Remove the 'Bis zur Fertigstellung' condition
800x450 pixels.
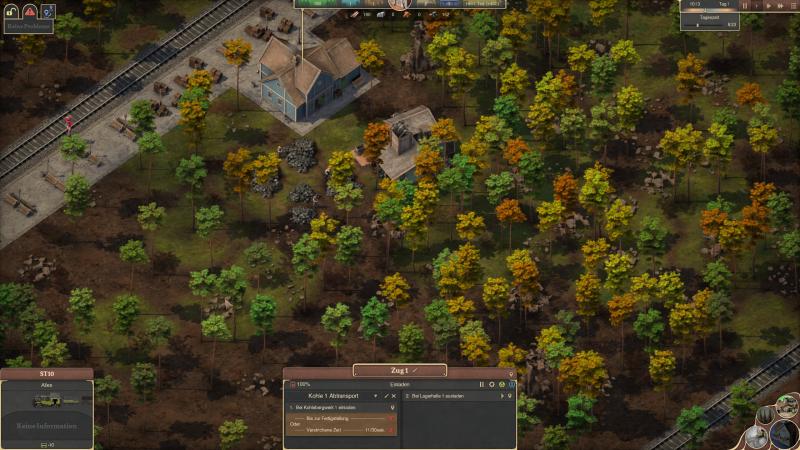coord(391,416)
